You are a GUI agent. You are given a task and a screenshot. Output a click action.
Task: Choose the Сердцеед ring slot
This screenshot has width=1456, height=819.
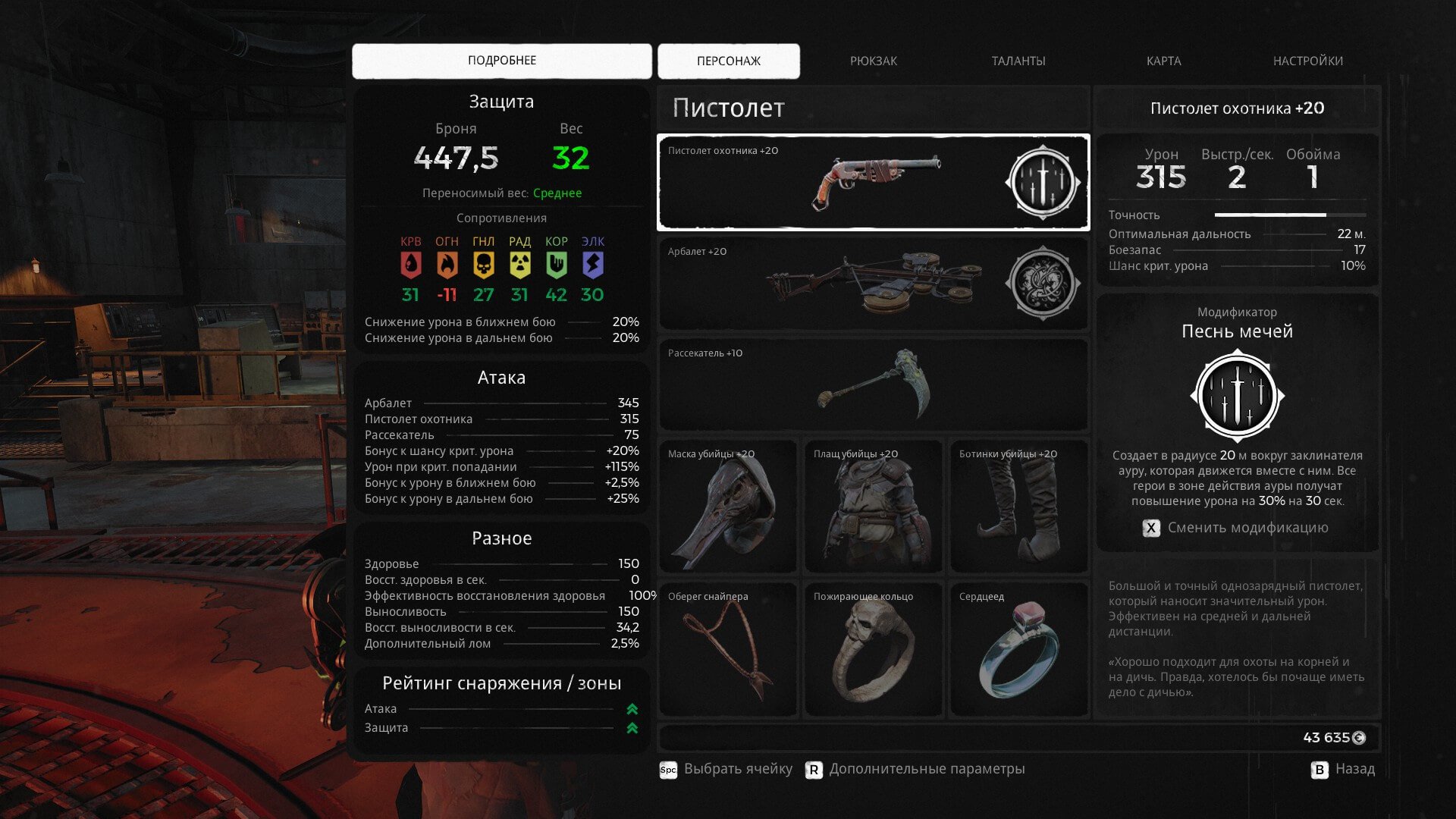[1018, 649]
